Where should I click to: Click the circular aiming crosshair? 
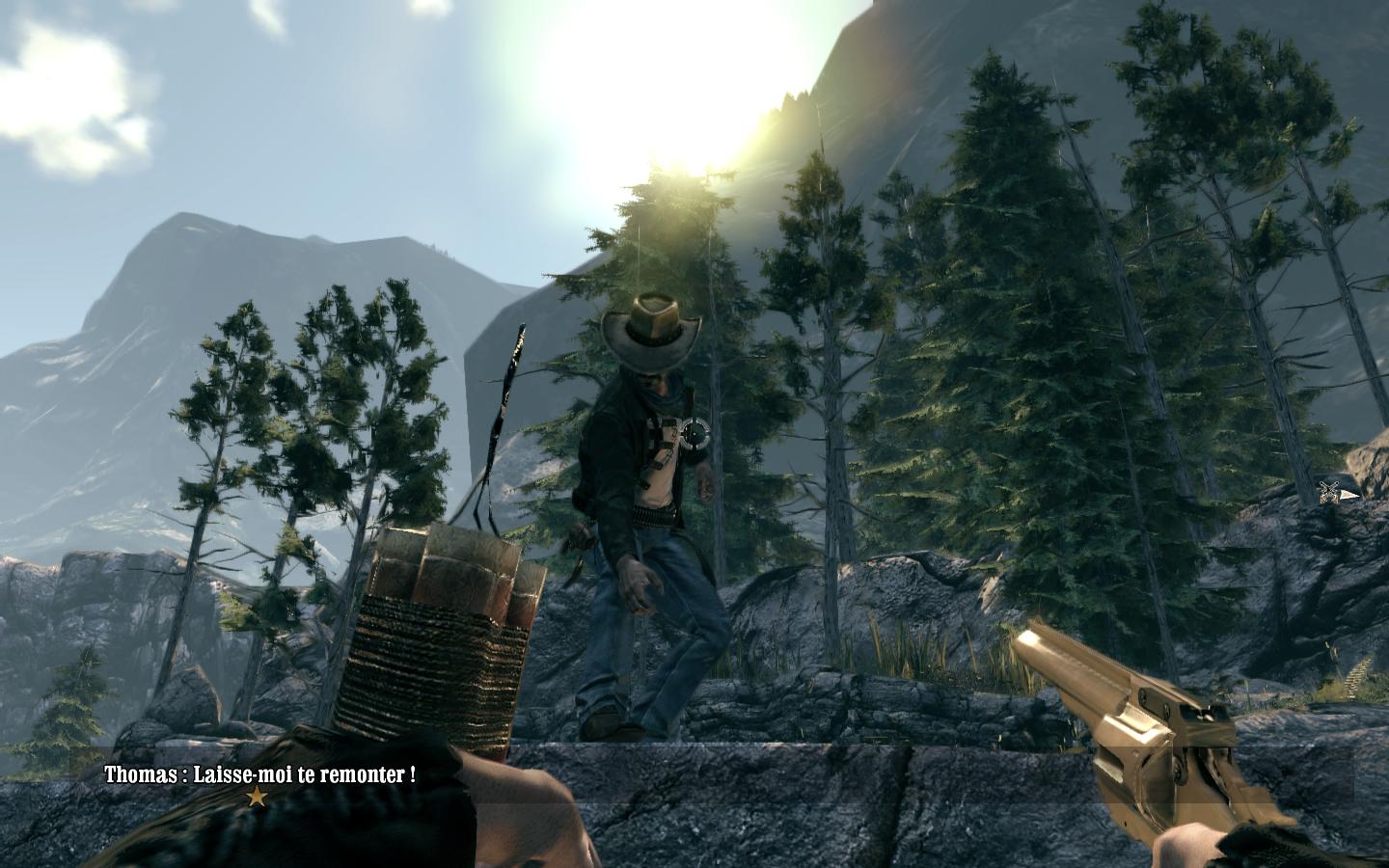click(694, 435)
